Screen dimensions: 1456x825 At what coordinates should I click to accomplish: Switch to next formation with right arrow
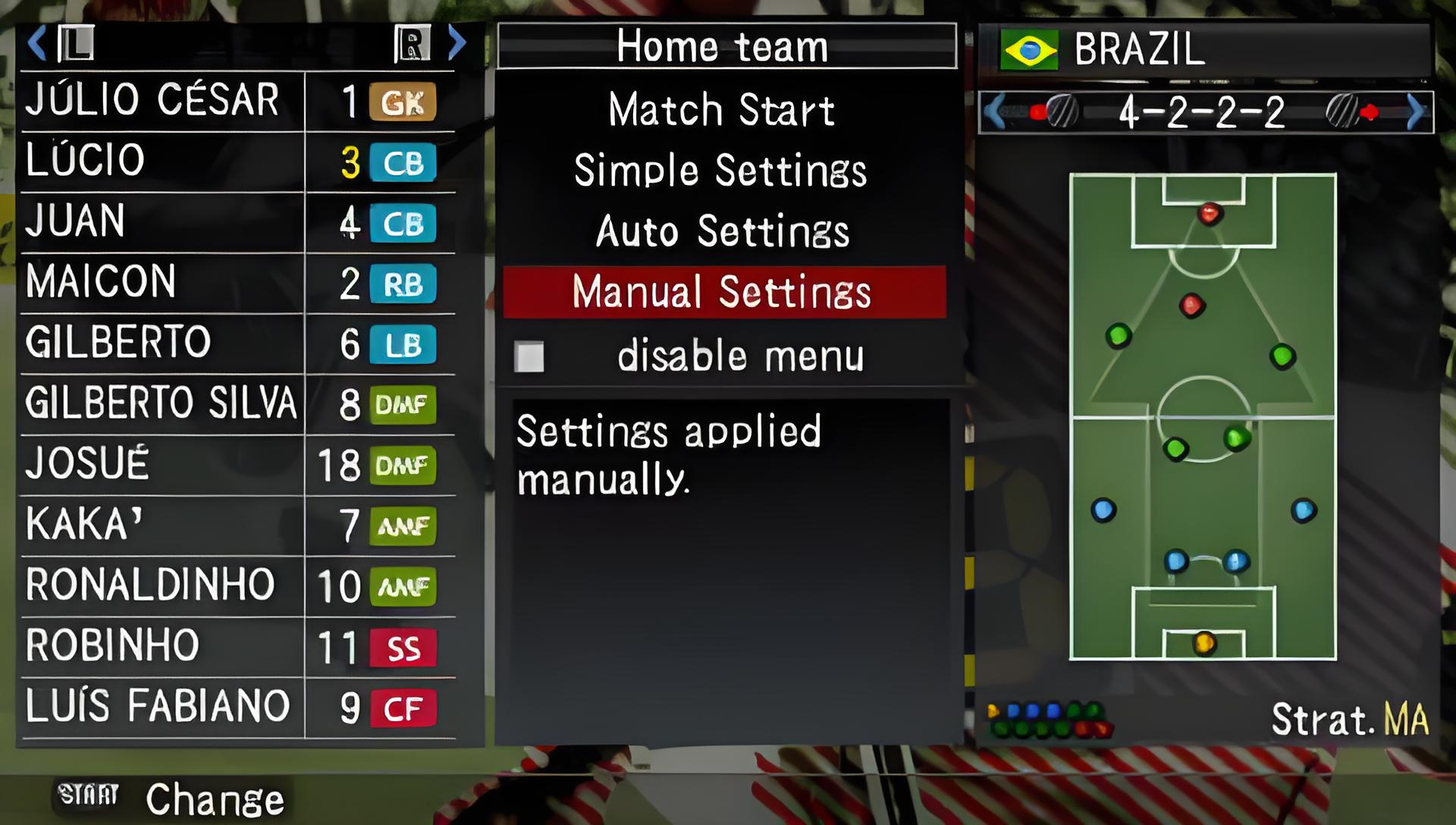coord(1415,113)
